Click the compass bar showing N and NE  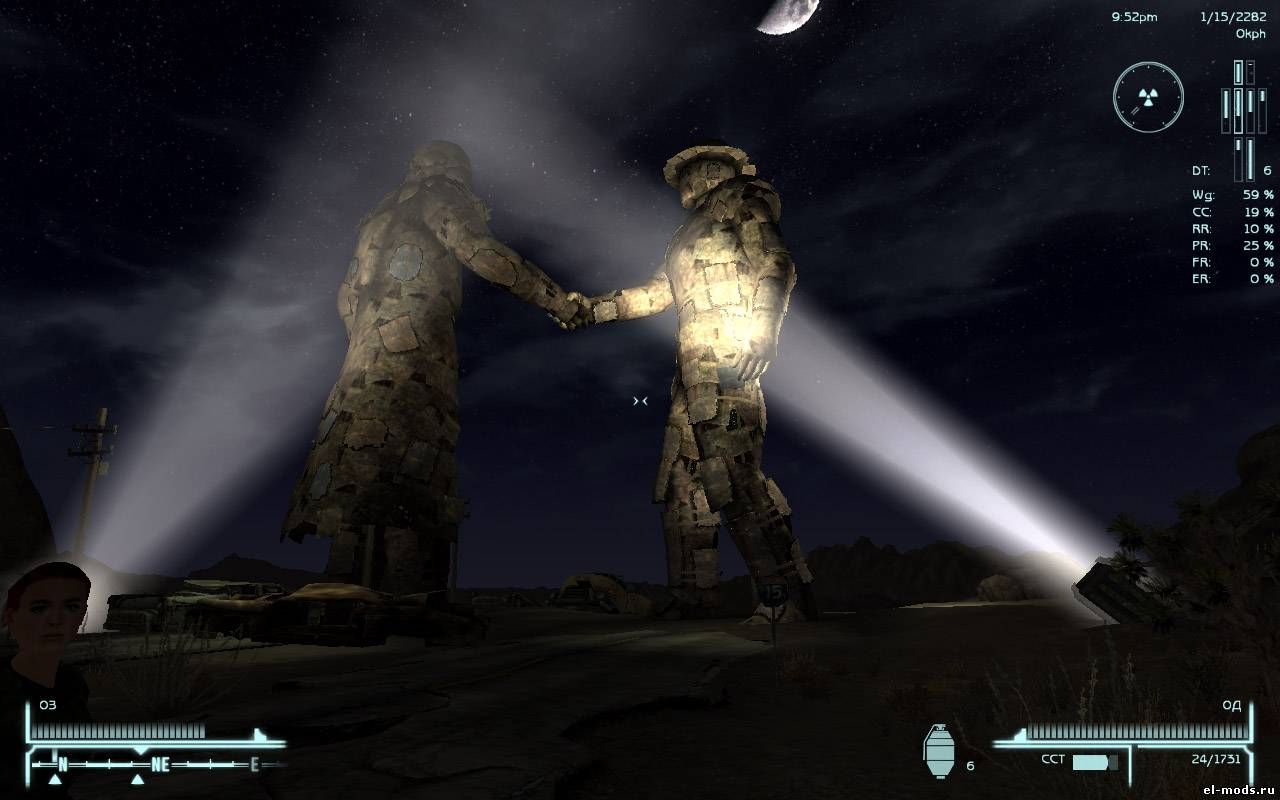tap(156, 765)
